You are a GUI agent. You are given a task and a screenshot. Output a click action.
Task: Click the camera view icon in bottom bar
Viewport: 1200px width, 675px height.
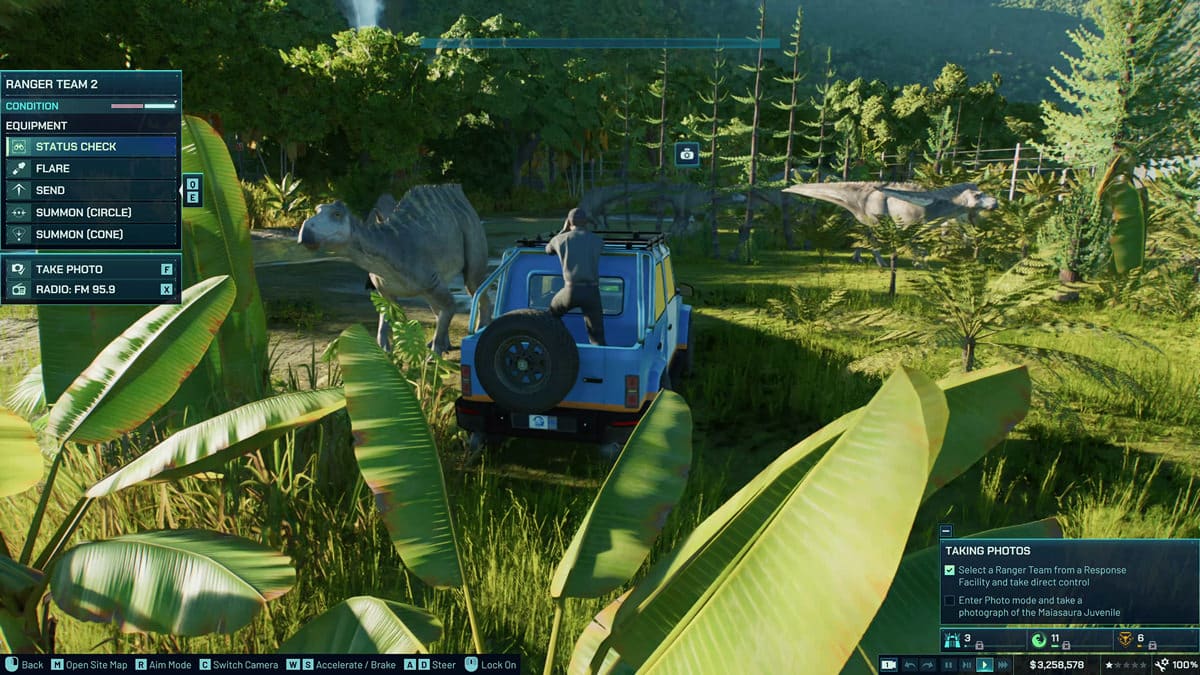pyautogui.click(x=889, y=665)
